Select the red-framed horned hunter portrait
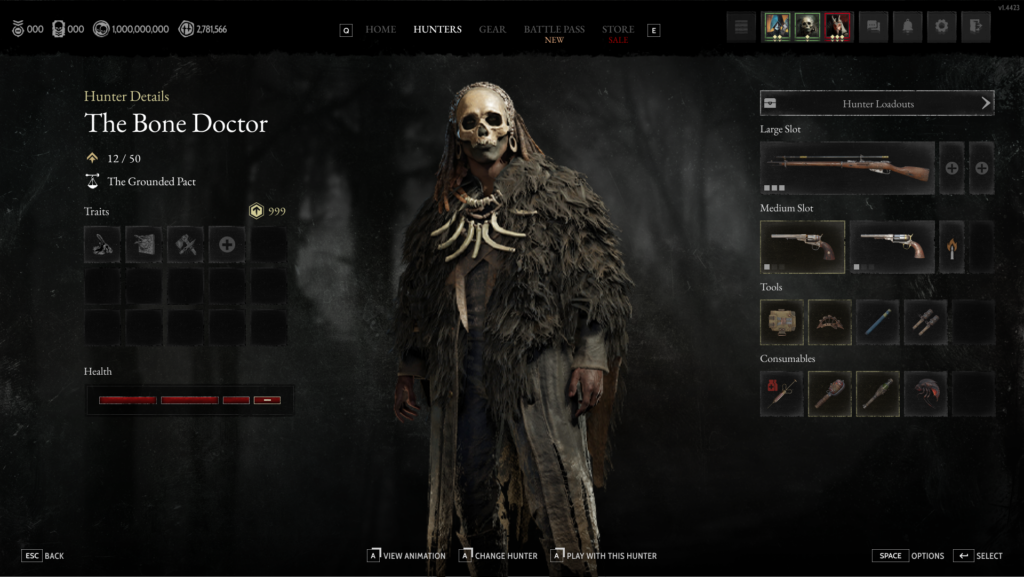The image size is (1024, 577). click(x=838, y=27)
